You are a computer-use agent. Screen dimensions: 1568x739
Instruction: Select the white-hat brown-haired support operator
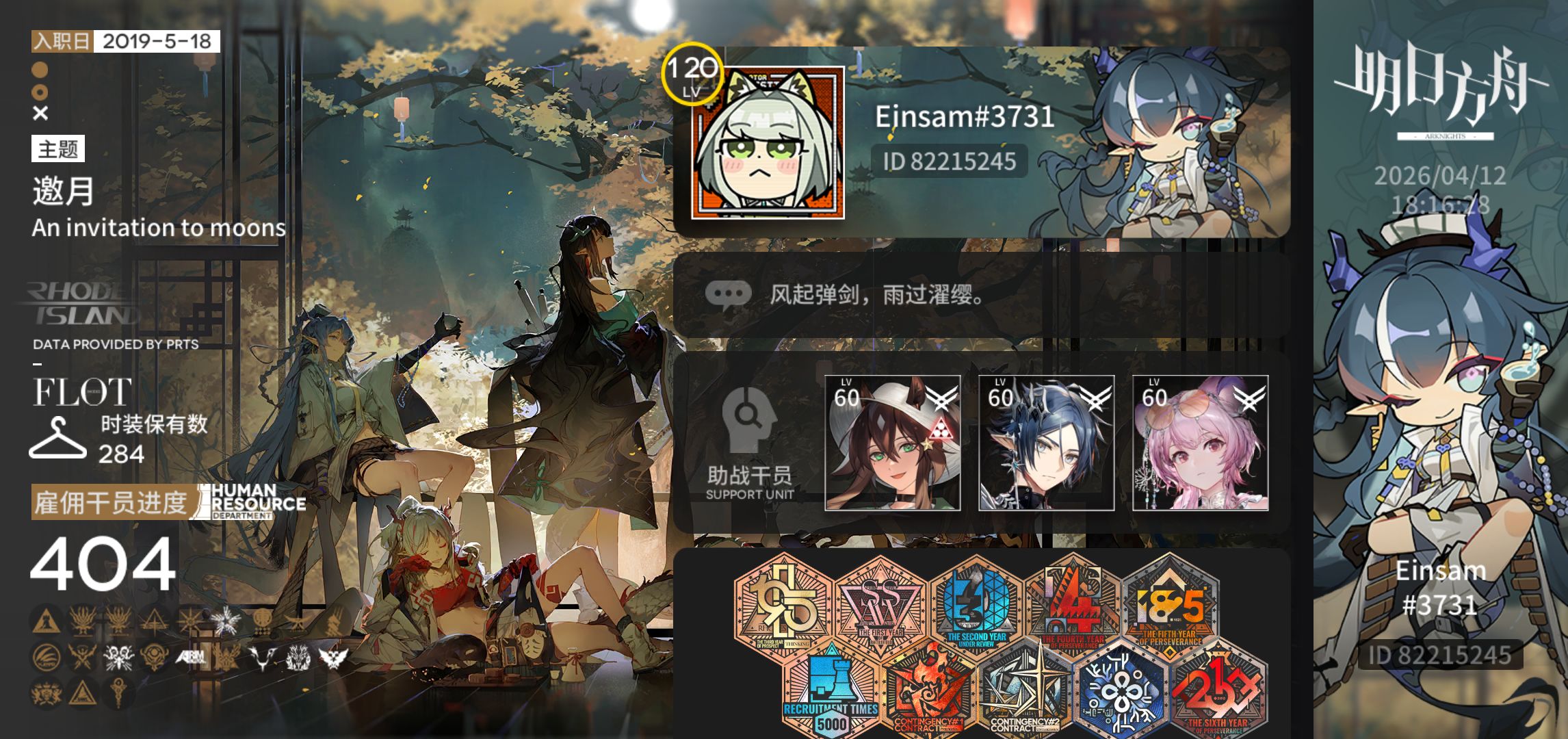point(892,443)
